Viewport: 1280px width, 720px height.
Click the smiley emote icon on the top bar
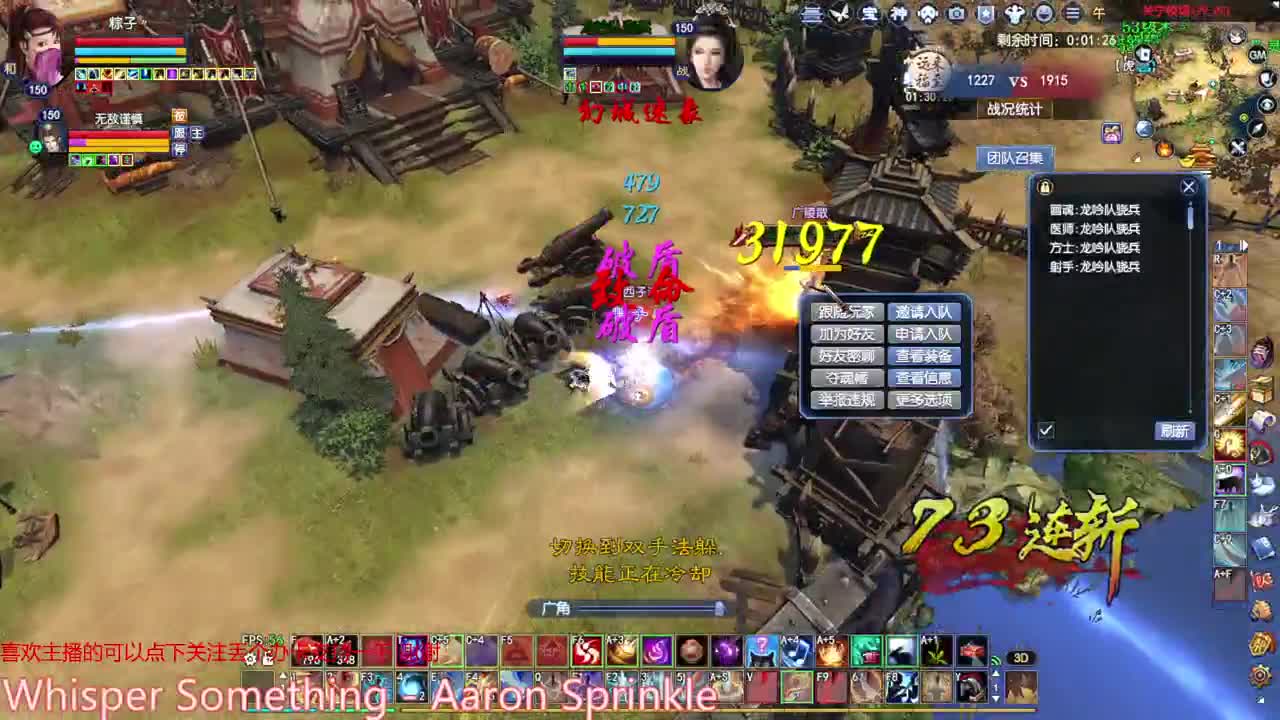point(1043,14)
